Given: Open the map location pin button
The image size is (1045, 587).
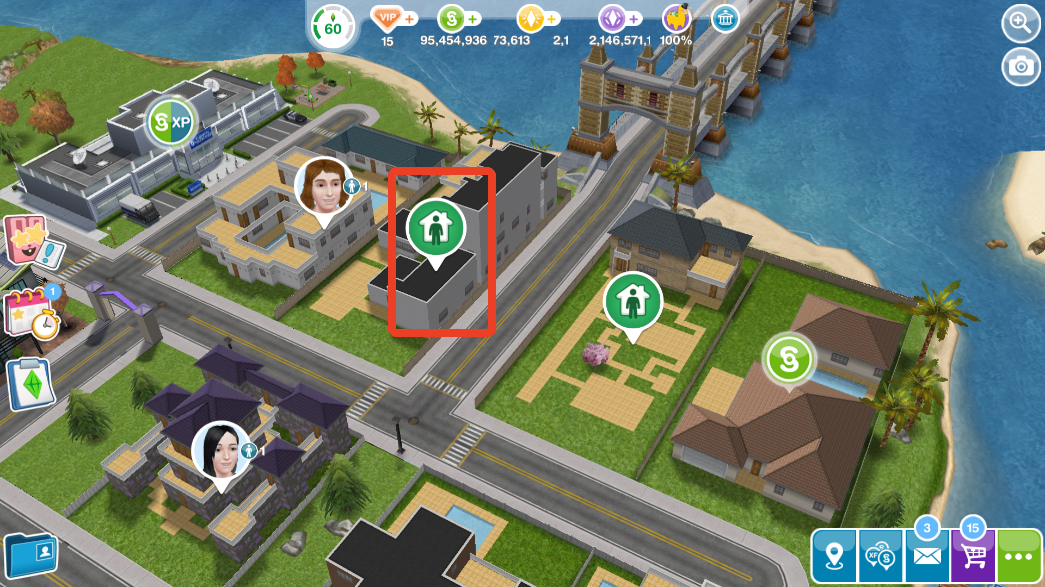Looking at the screenshot, I should tap(834, 555).
